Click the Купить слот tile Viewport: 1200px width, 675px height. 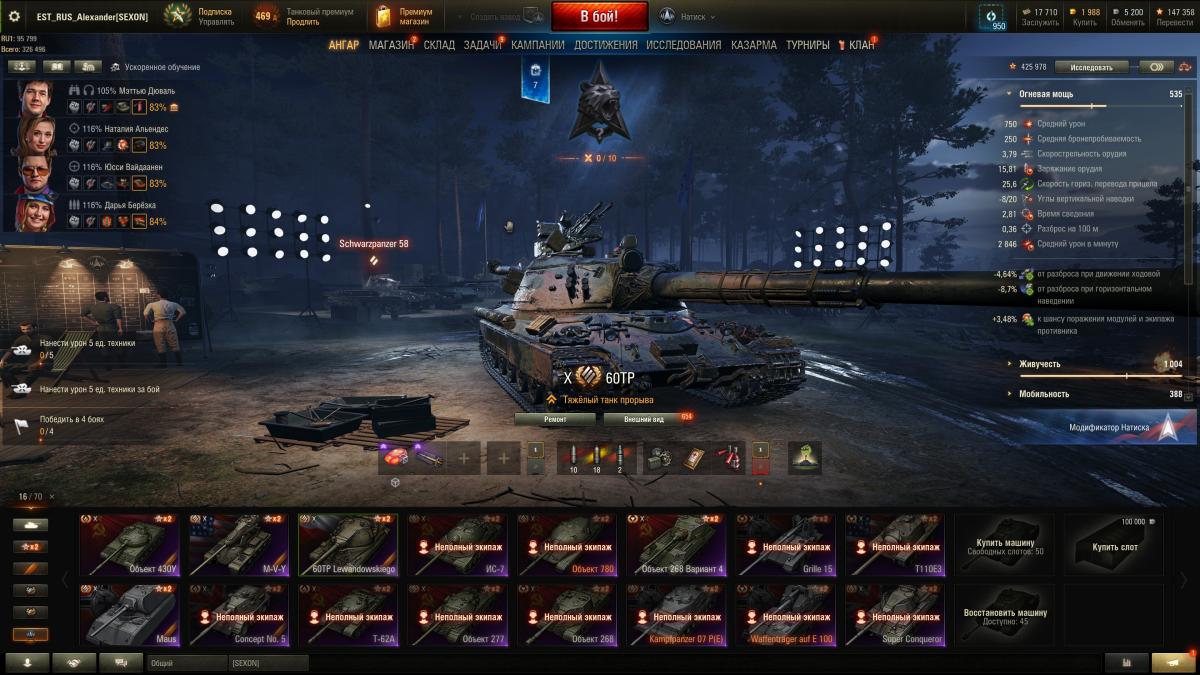pyautogui.click(x=1113, y=545)
